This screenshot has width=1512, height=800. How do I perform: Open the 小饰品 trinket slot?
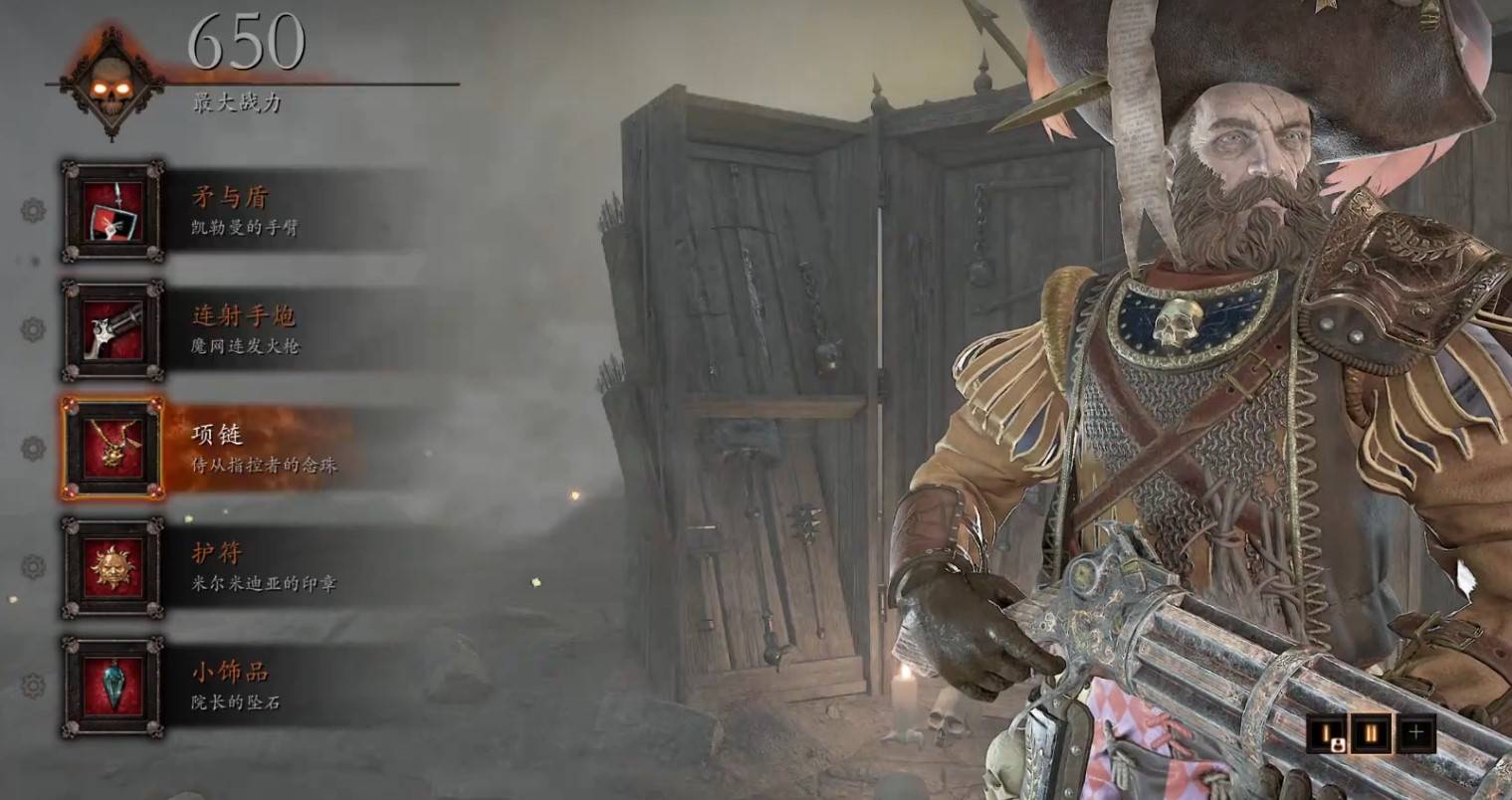[112, 687]
